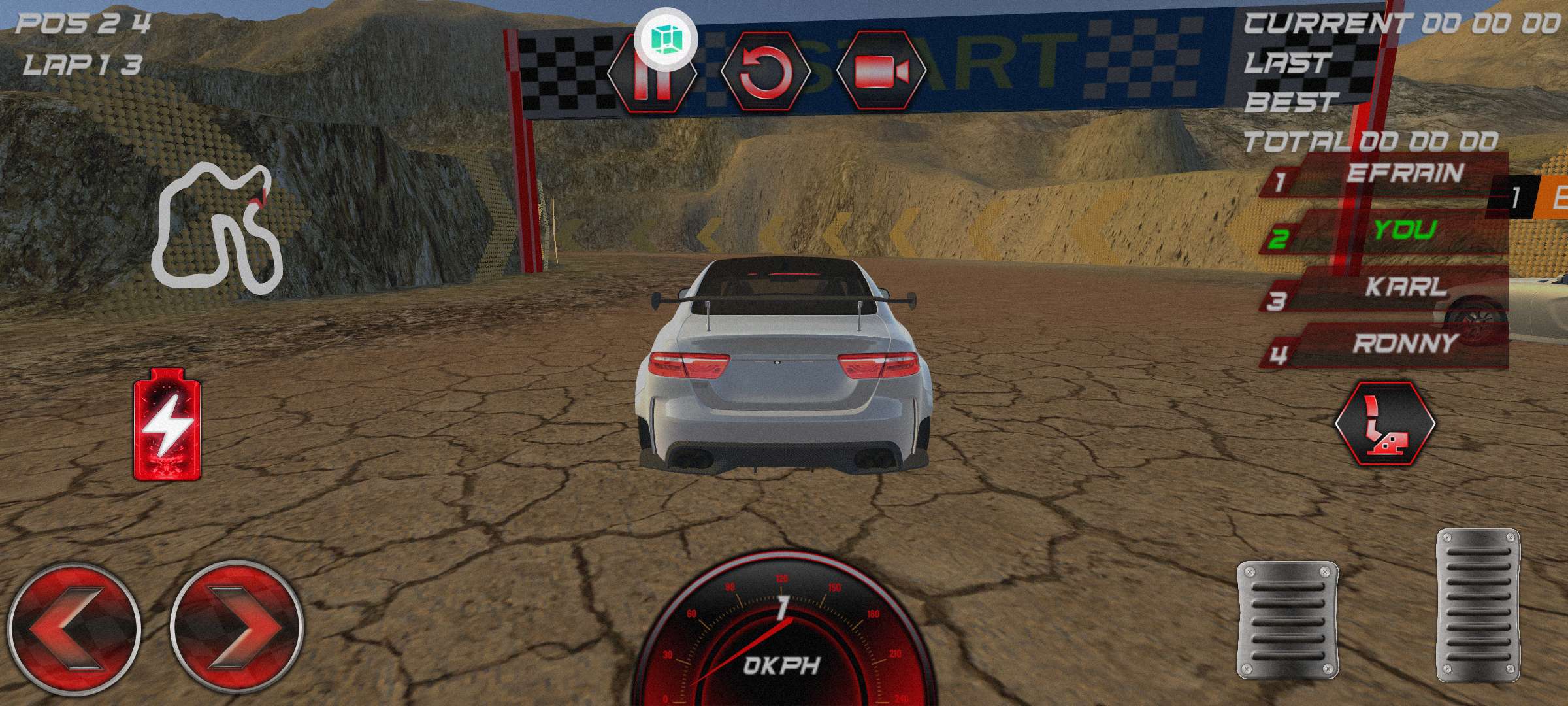Image resolution: width=1568 pixels, height=706 pixels.
Task: Steer right with the red right arrow
Action: 237,629
